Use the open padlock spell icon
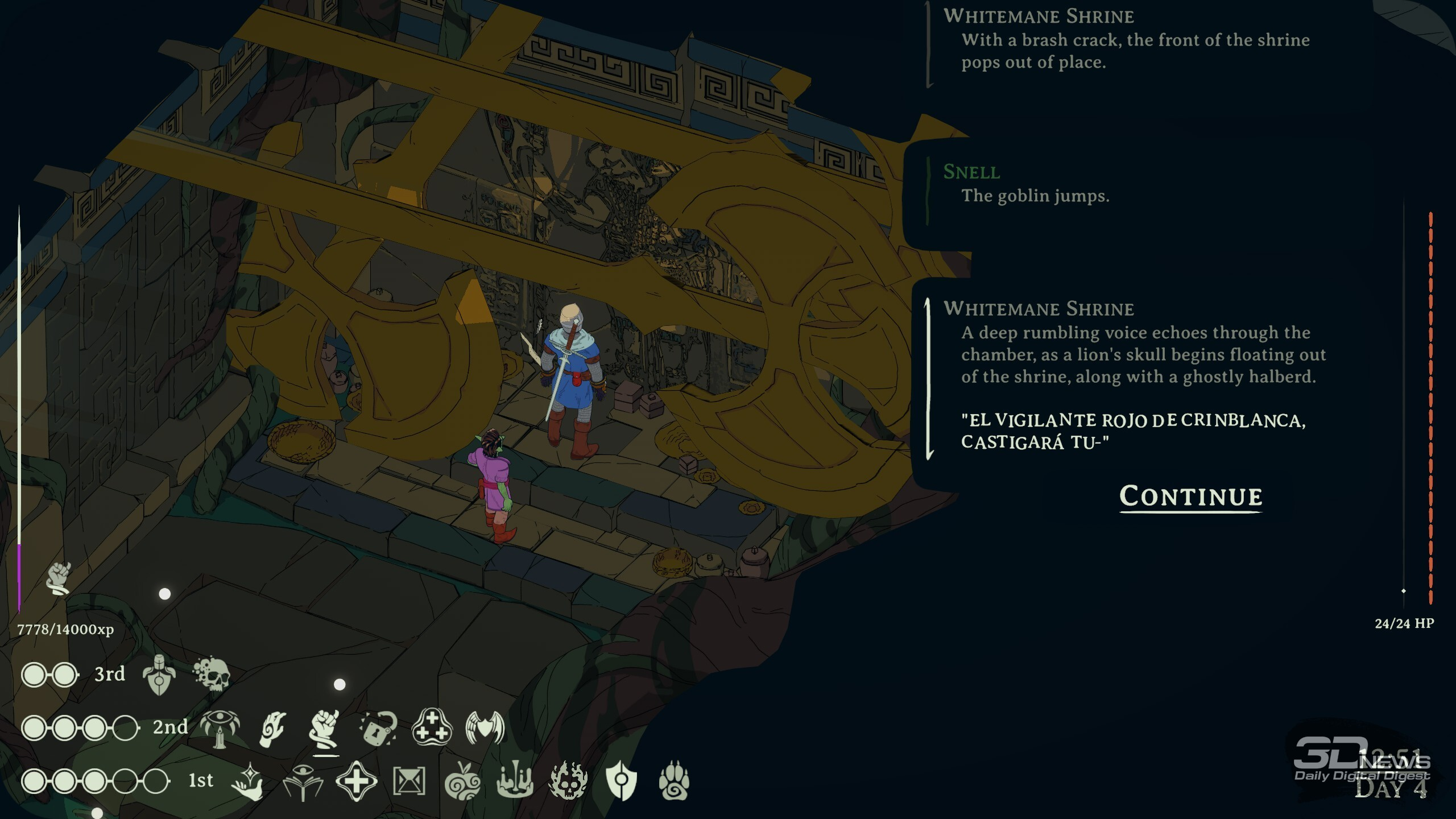The image size is (1456, 819). click(x=378, y=728)
